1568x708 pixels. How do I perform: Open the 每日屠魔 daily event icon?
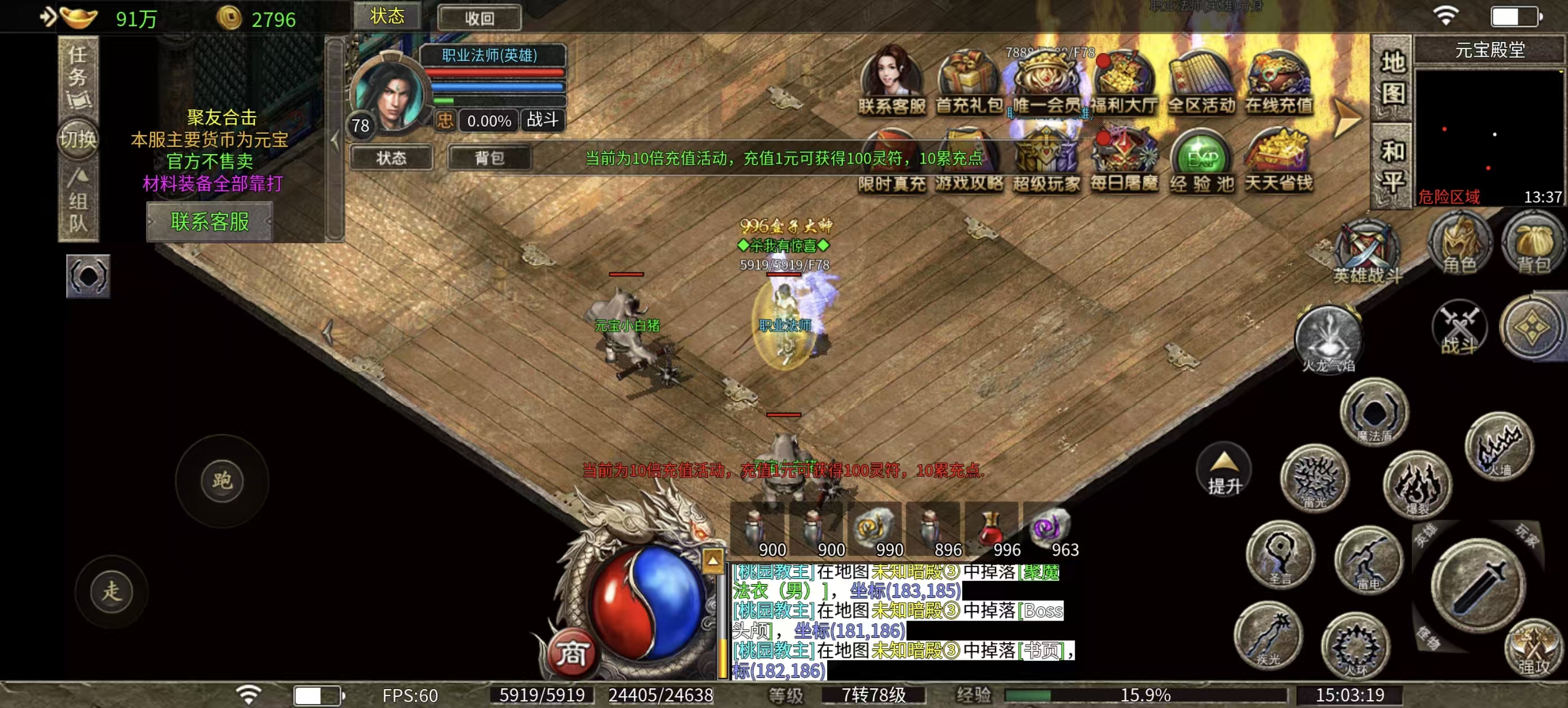click(1124, 161)
